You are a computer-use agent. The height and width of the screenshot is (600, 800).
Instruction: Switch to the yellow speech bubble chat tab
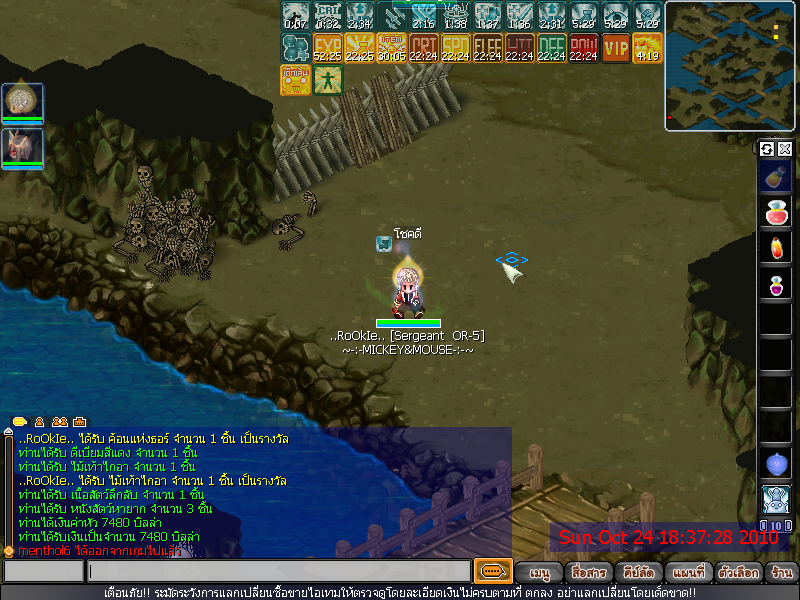coord(19,422)
